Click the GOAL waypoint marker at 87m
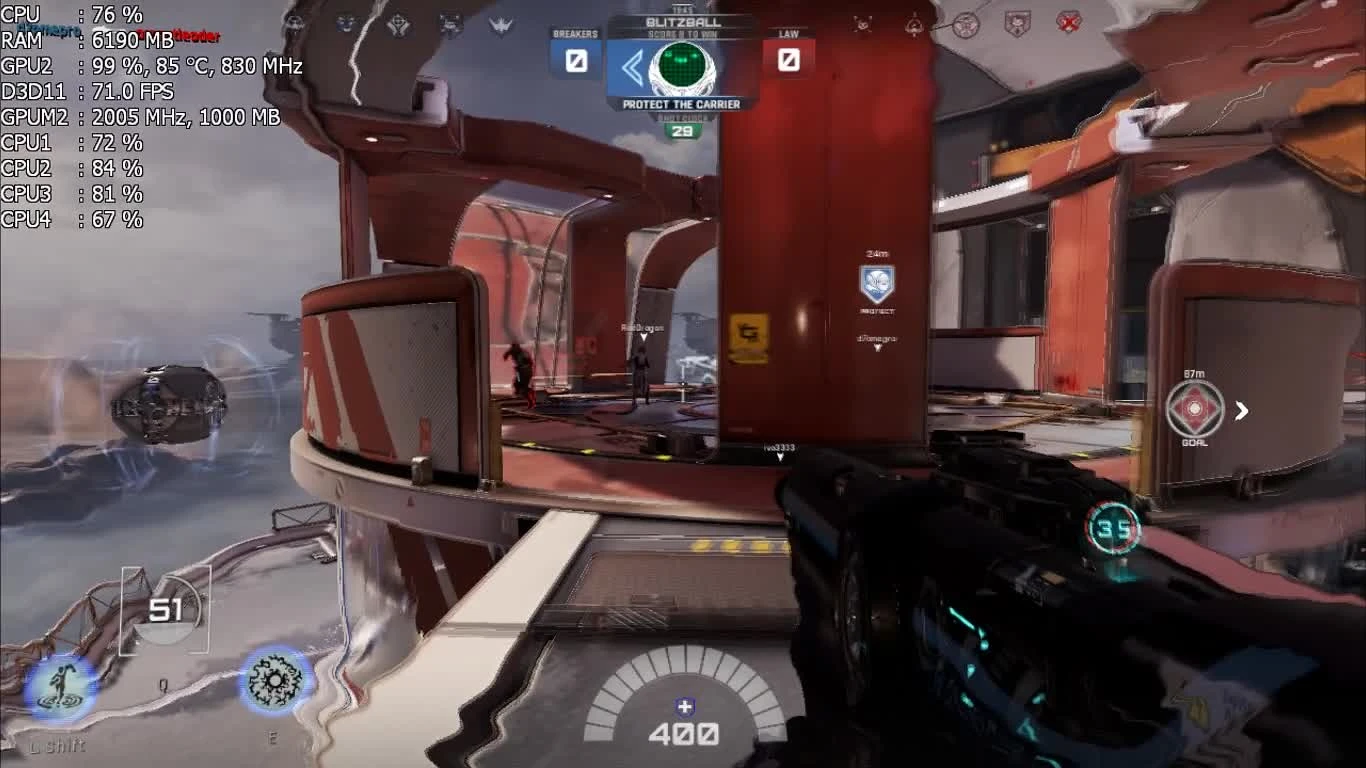 pos(1196,410)
